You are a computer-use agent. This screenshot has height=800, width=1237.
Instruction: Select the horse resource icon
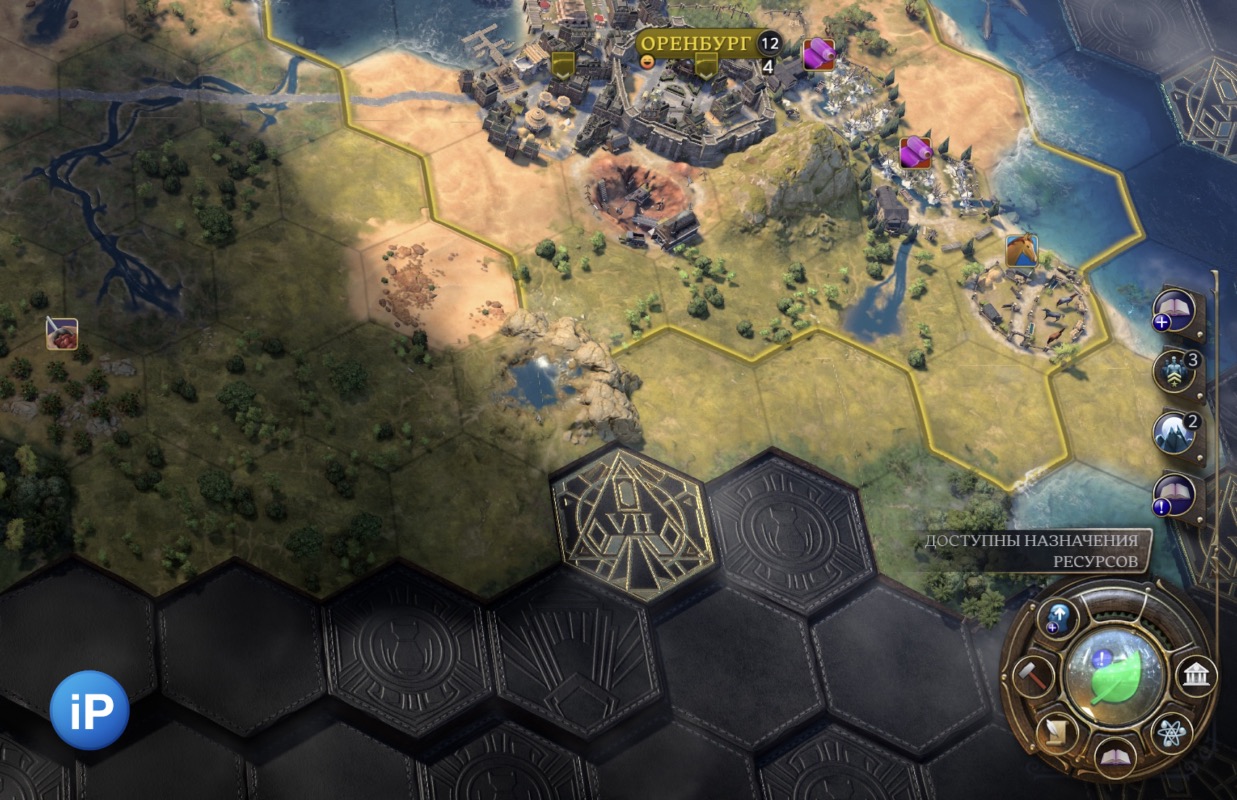point(1021,250)
